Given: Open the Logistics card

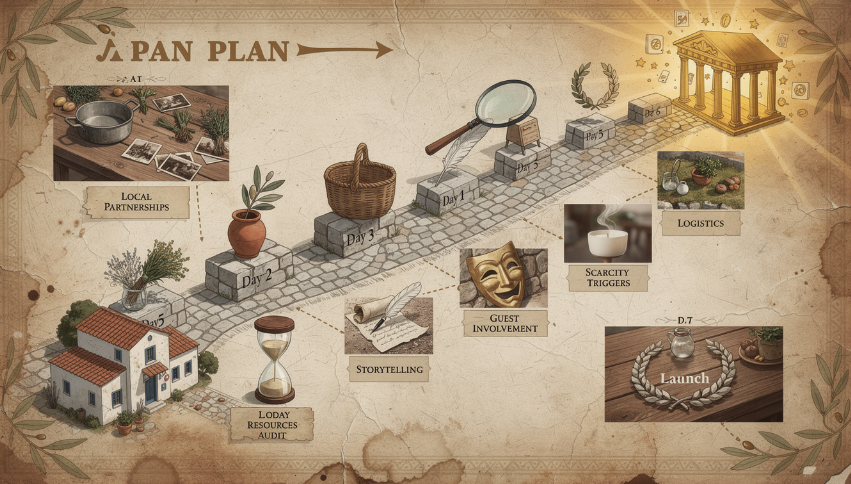Looking at the screenshot, I should (699, 223).
